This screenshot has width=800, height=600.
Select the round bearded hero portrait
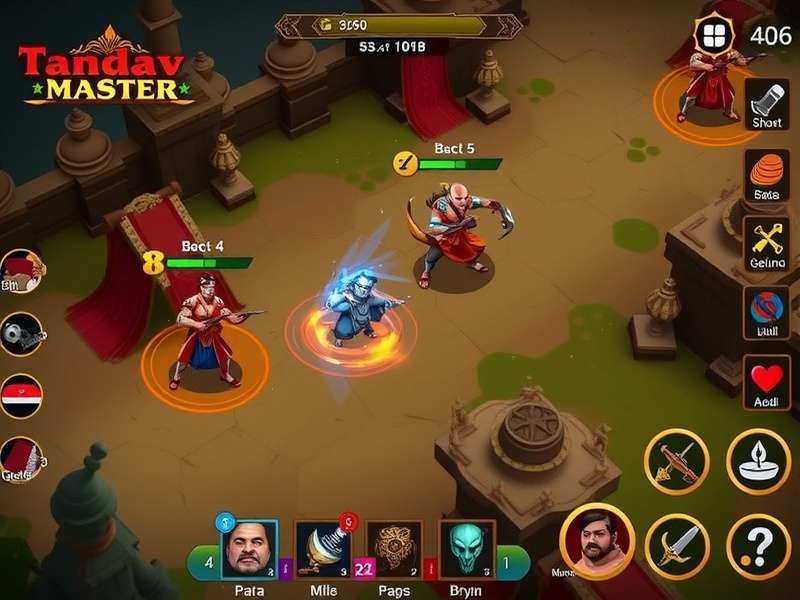[597, 541]
